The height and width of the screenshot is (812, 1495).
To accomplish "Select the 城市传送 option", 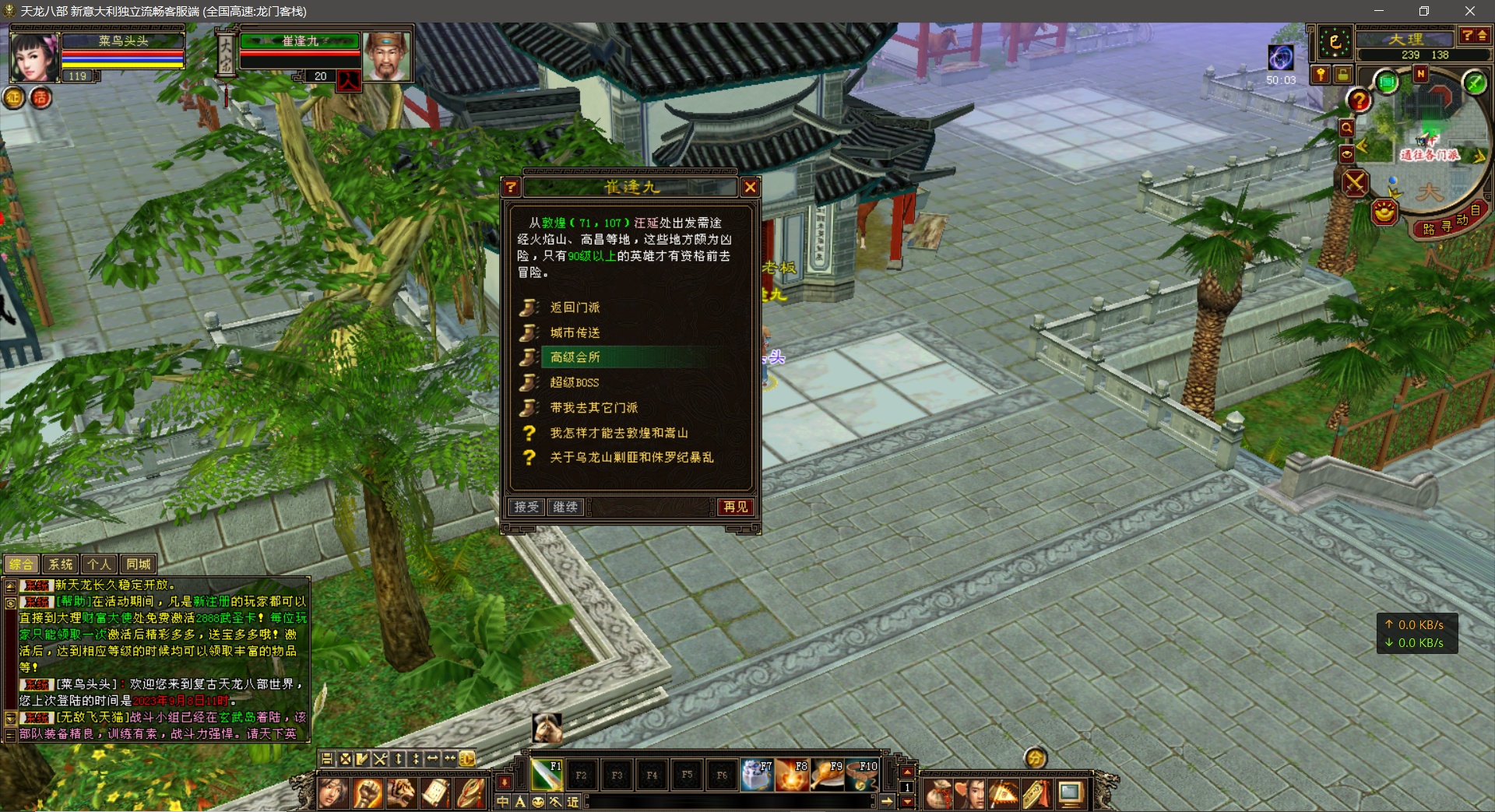I will point(575,332).
